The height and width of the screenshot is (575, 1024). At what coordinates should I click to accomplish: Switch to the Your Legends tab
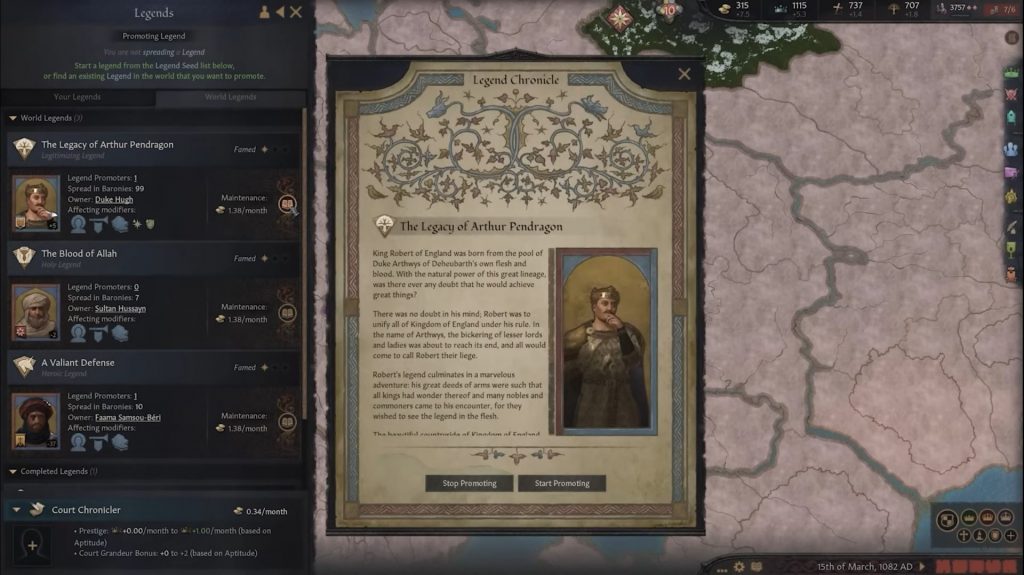pos(77,97)
